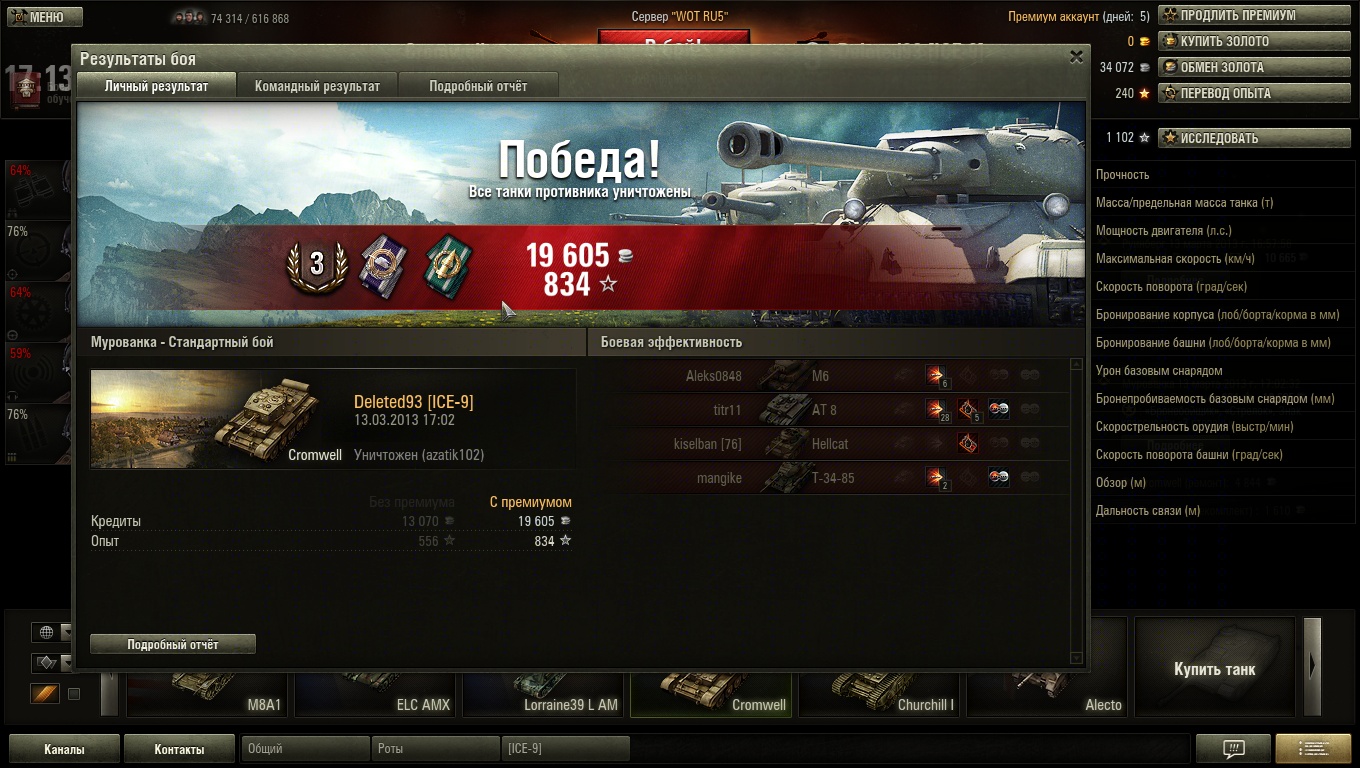Click the Подробный отчёт button below stats
The height and width of the screenshot is (768, 1360).
pos(173,645)
